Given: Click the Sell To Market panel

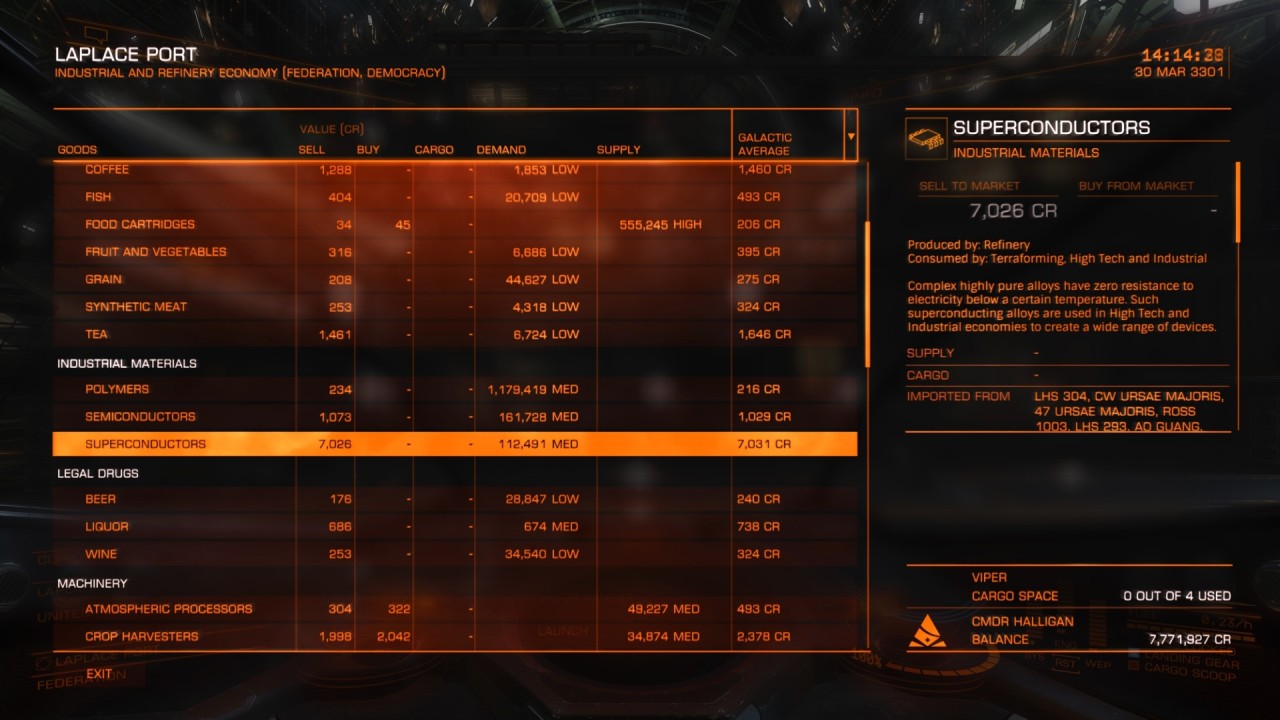Looking at the screenshot, I should (x=988, y=201).
